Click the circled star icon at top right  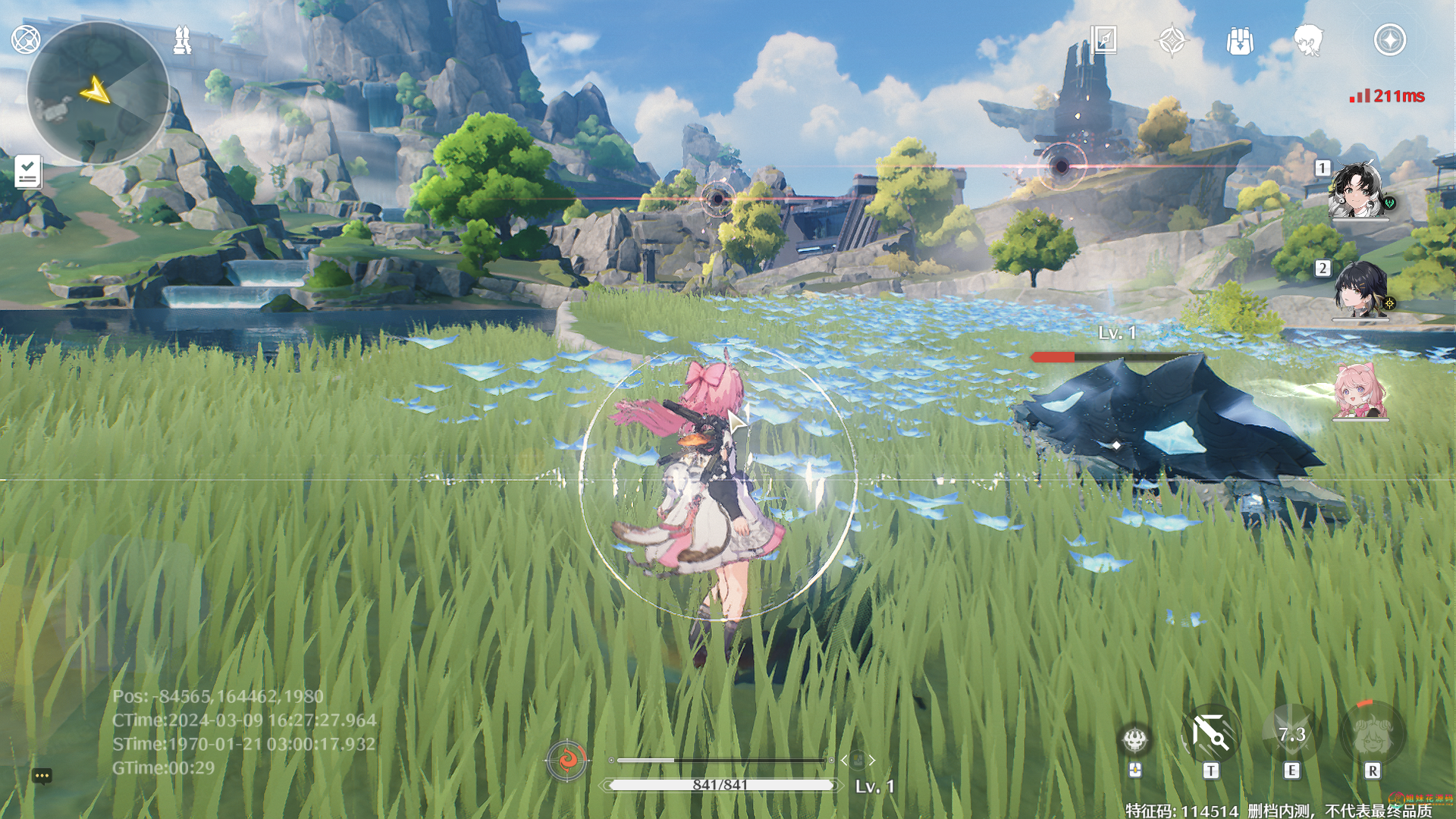1389,39
